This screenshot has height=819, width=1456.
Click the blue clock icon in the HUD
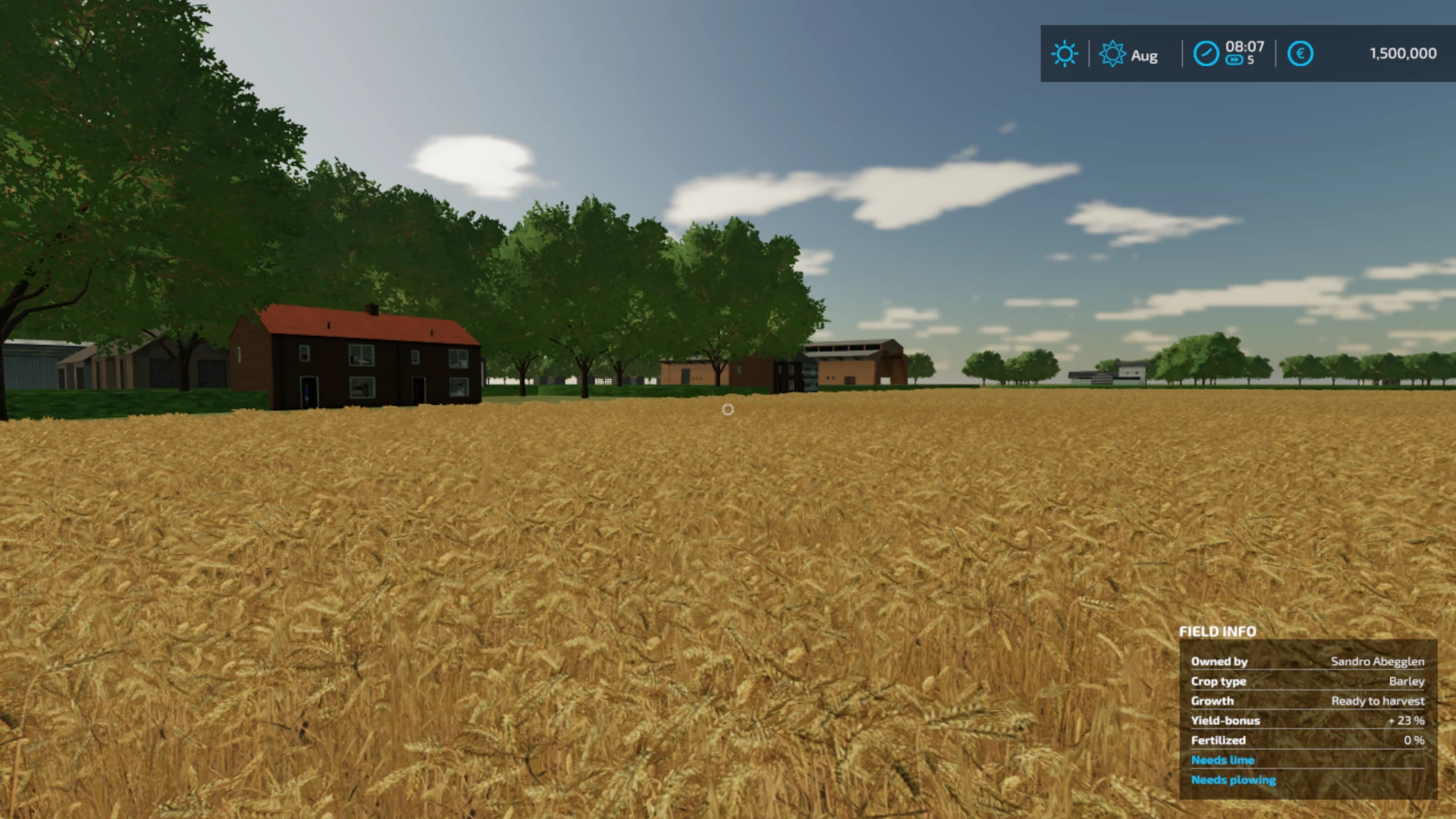click(x=1206, y=54)
